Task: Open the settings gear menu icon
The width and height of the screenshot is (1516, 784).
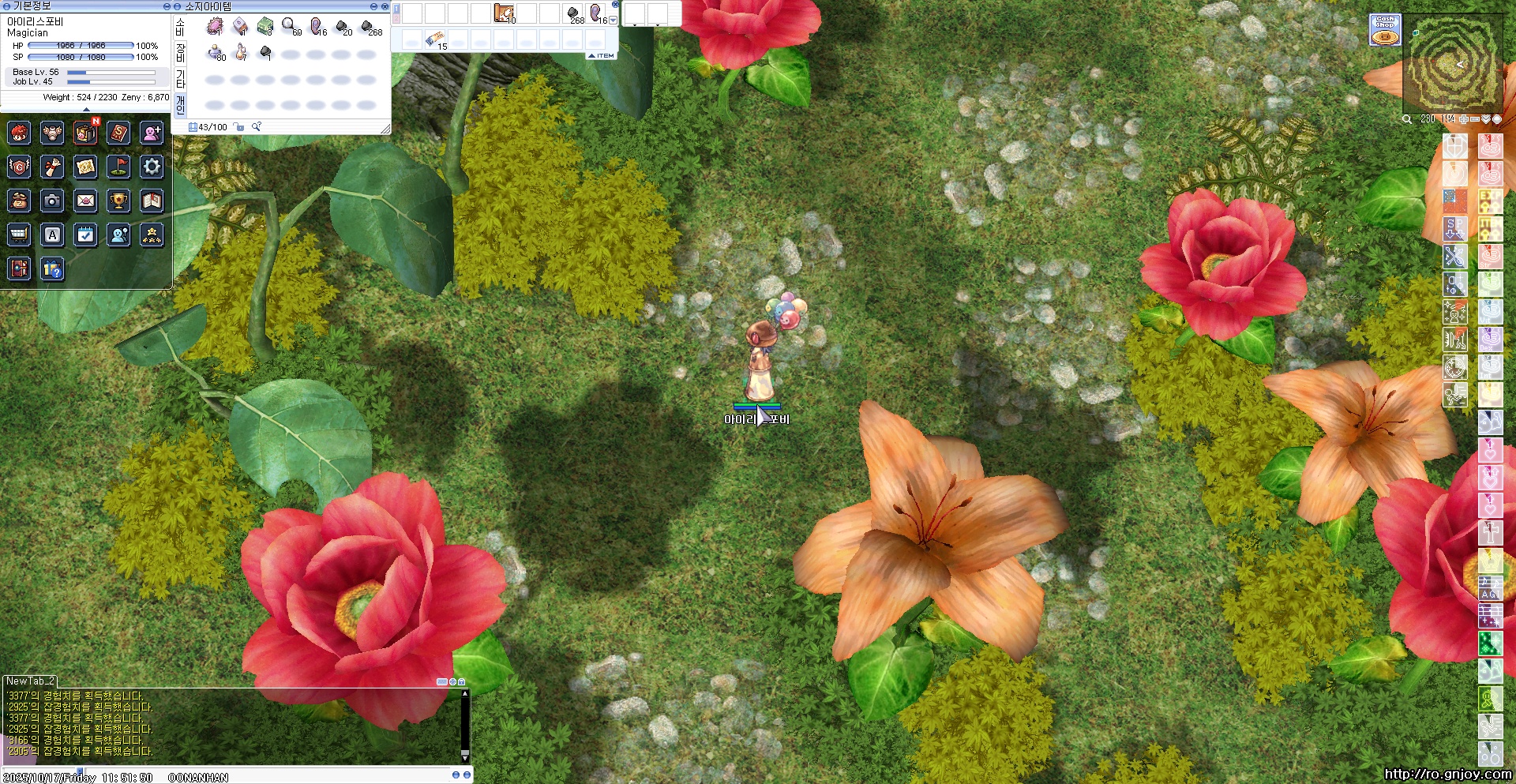Action: click(152, 167)
